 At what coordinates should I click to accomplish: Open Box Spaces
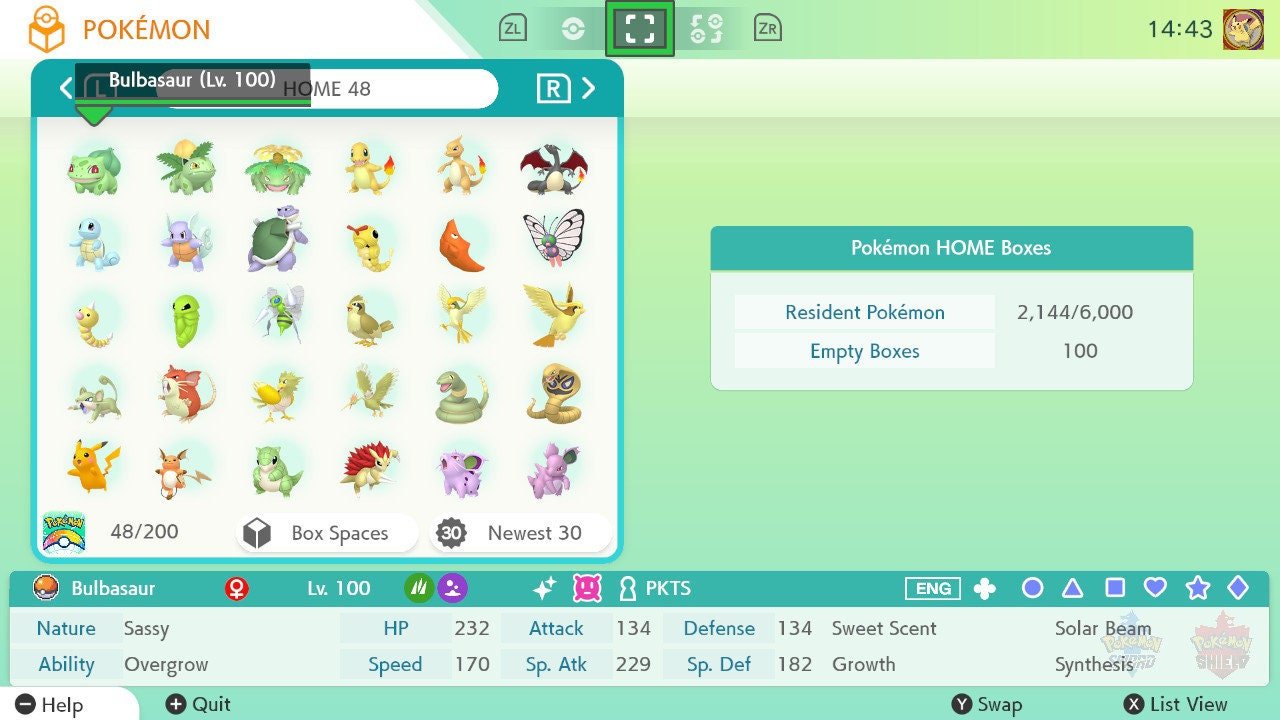[326, 533]
